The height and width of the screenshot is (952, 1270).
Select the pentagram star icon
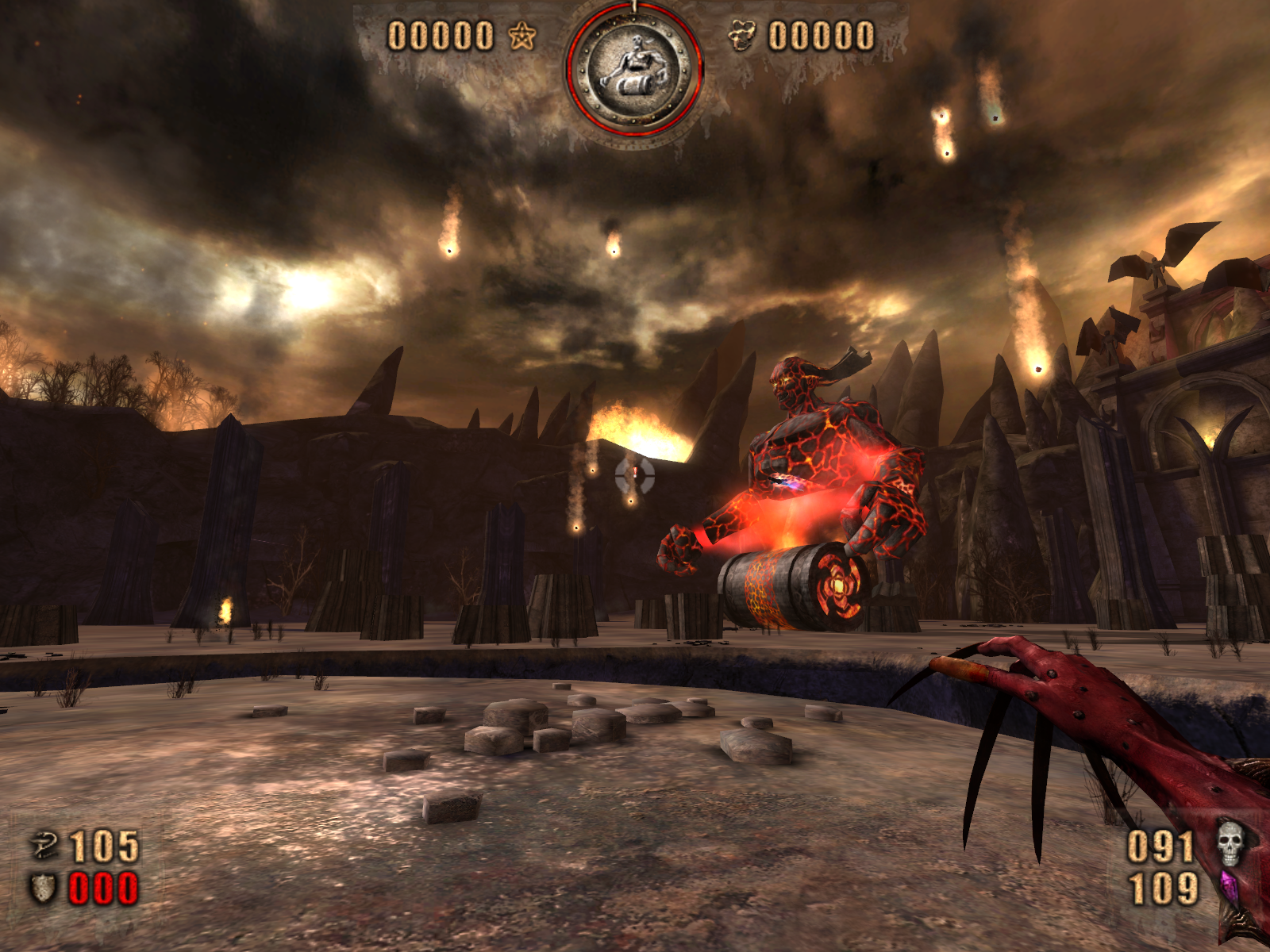tap(522, 36)
